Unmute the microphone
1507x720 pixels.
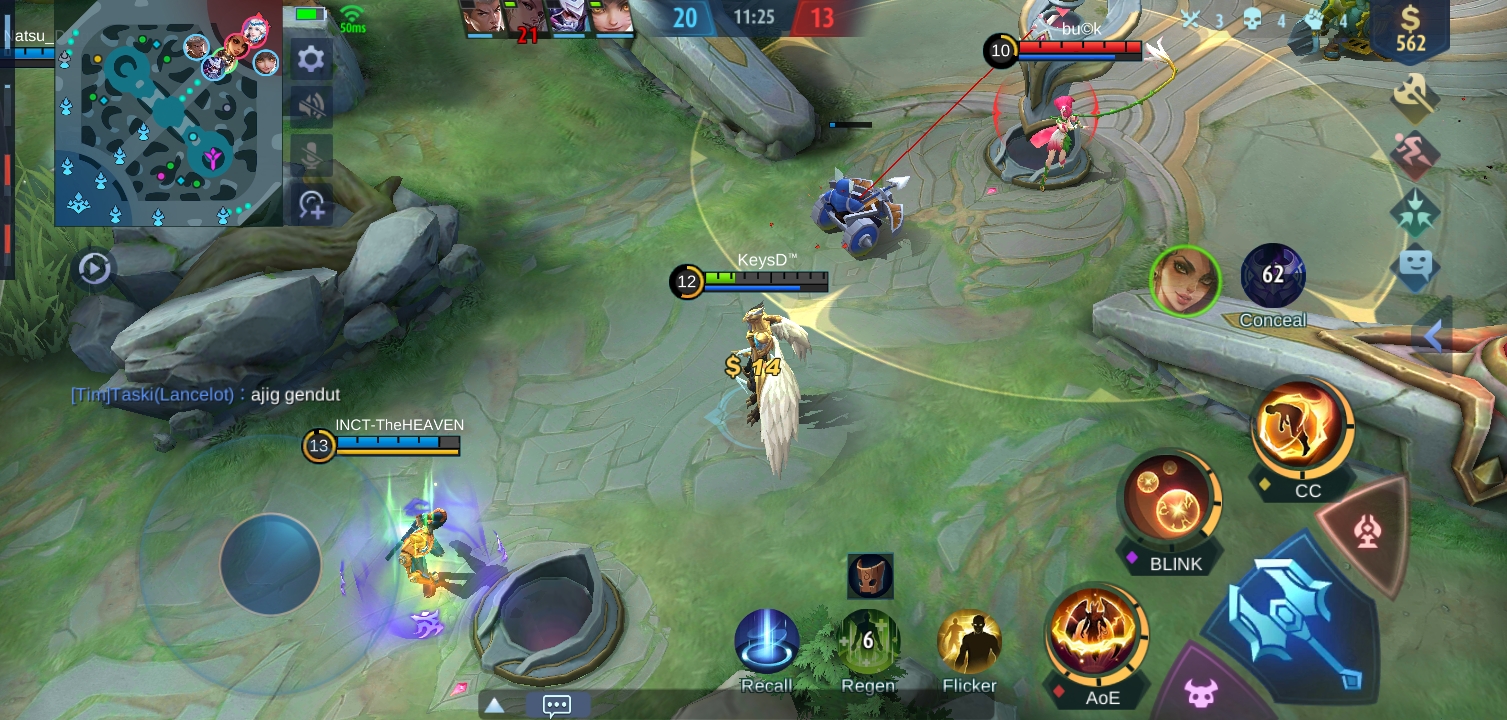click(x=309, y=155)
